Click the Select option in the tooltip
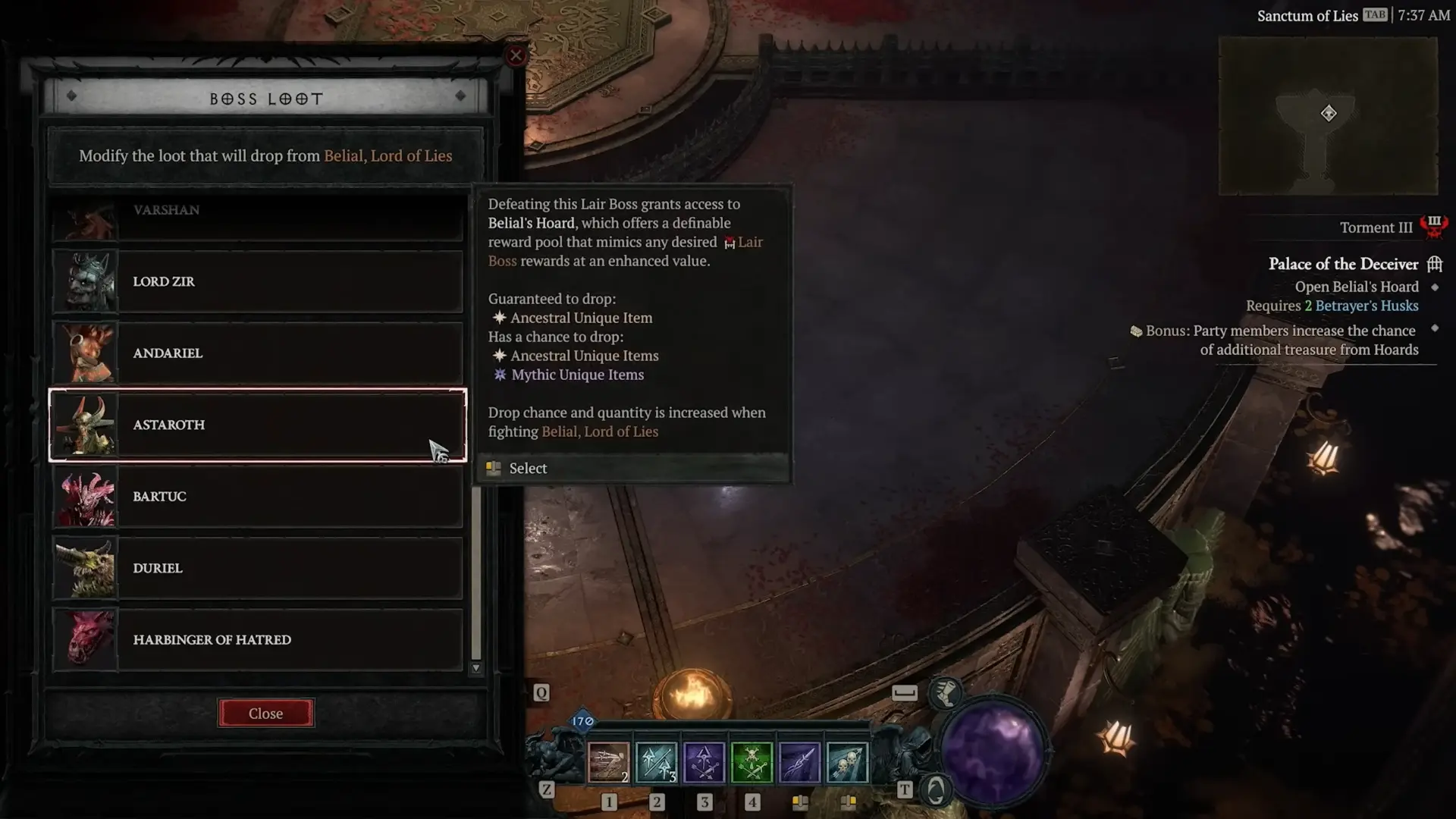 click(528, 469)
